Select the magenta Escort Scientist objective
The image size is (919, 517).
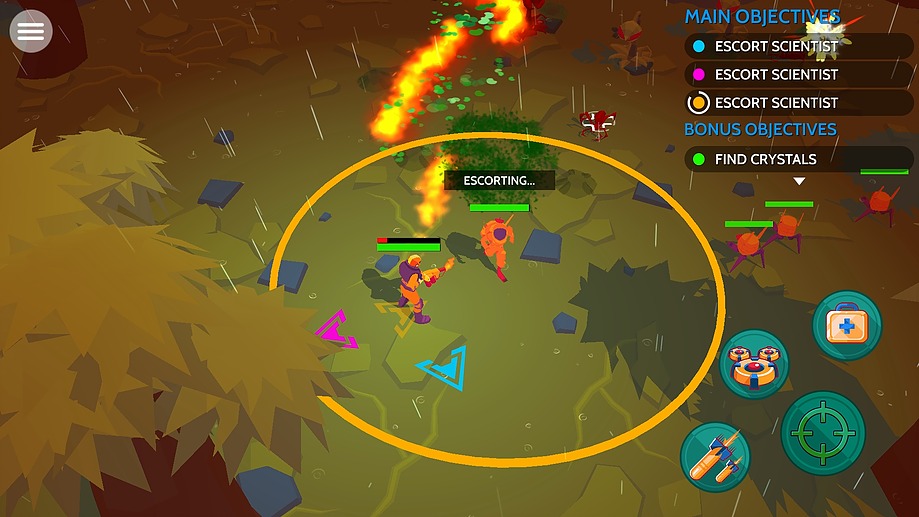click(798, 74)
